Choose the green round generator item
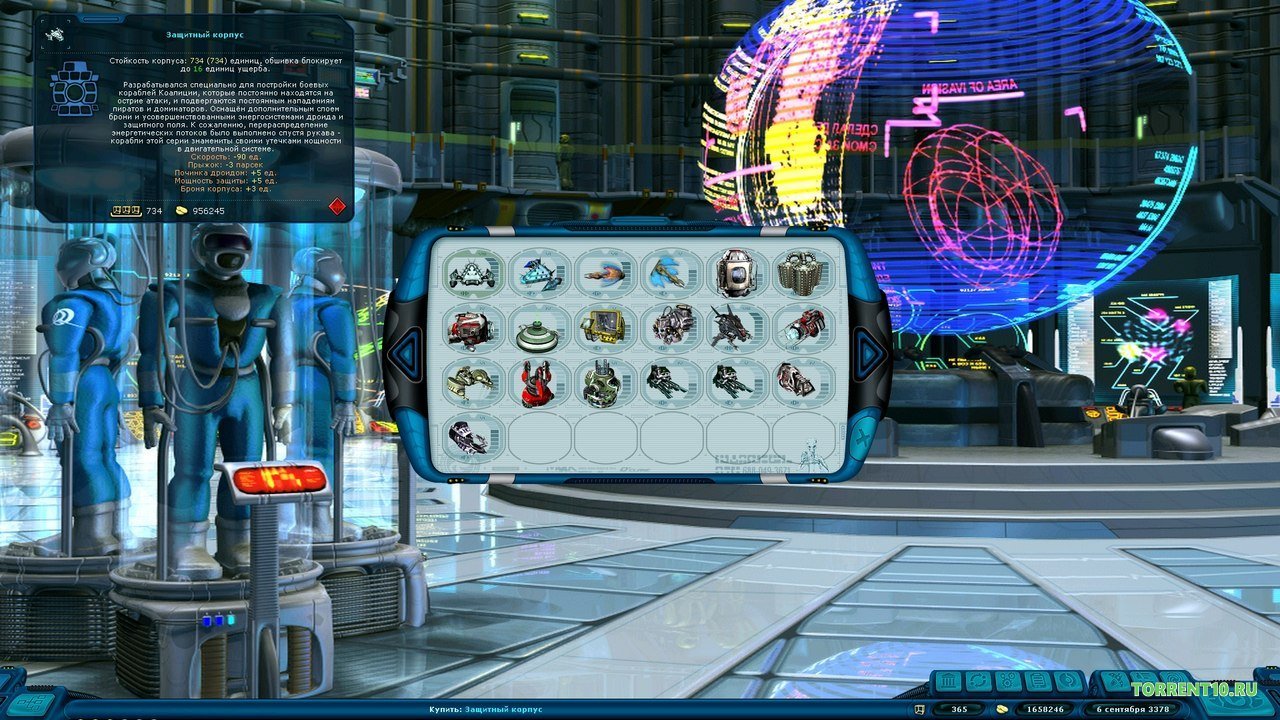The height and width of the screenshot is (720, 1280). click(x=604, y=384)
